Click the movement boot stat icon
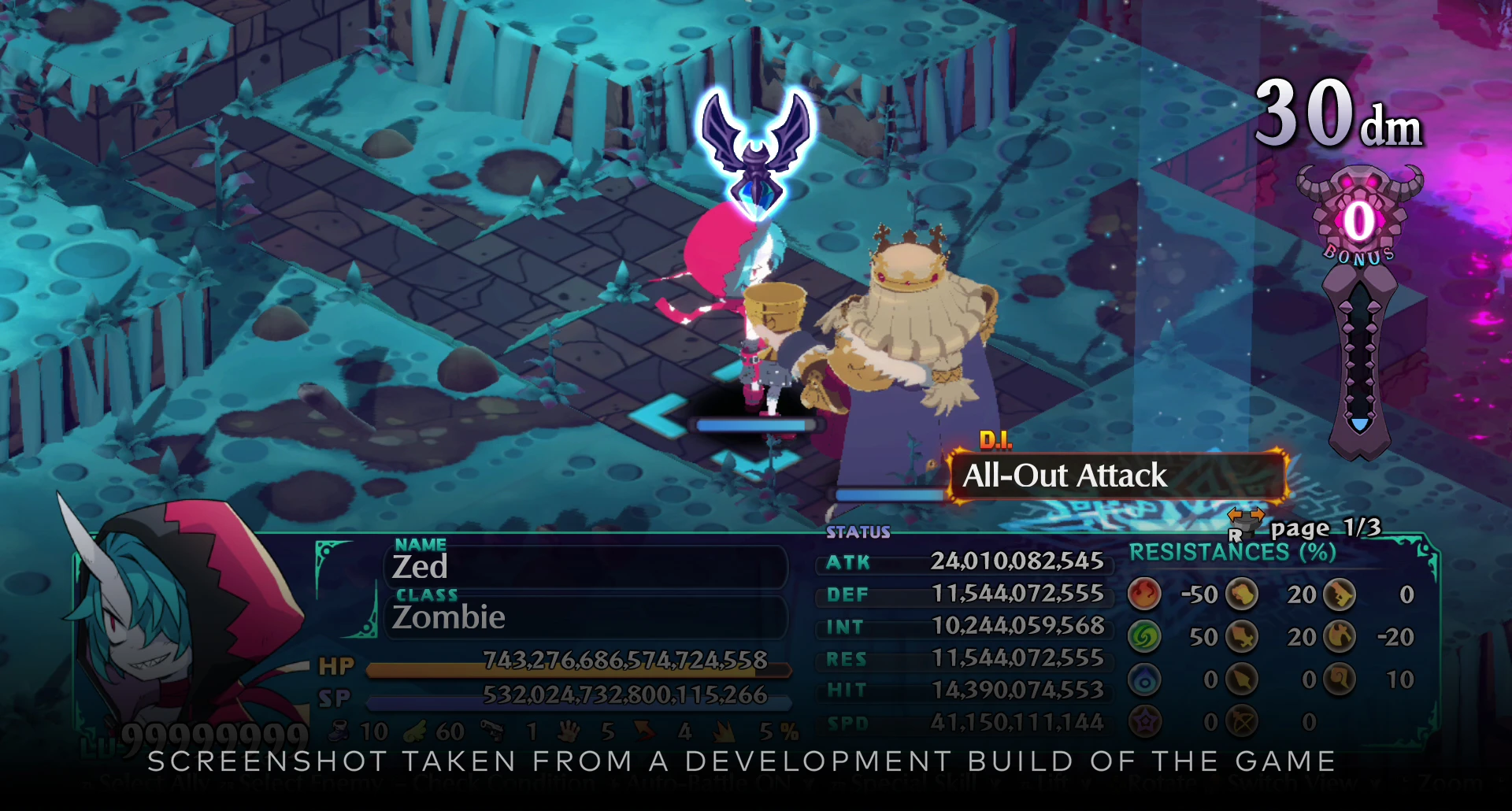The width and height of the screenshot is (1512, 811). pos(339,731)
